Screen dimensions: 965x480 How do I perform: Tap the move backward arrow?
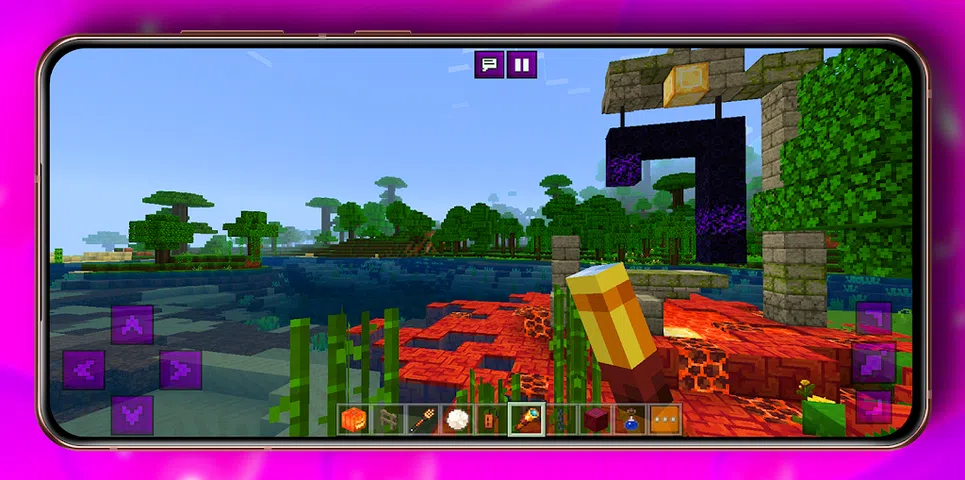click(x=132, y=415)
